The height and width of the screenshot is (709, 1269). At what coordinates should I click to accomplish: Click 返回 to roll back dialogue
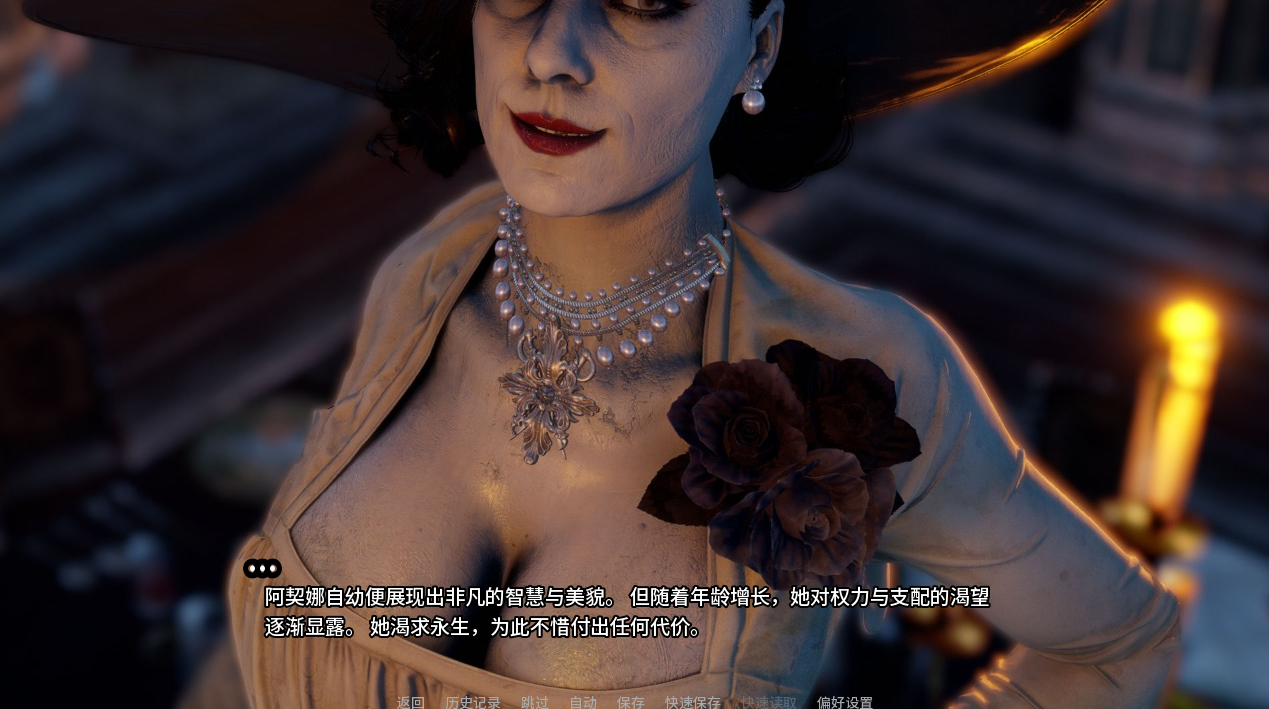click(x=410, y=702)
